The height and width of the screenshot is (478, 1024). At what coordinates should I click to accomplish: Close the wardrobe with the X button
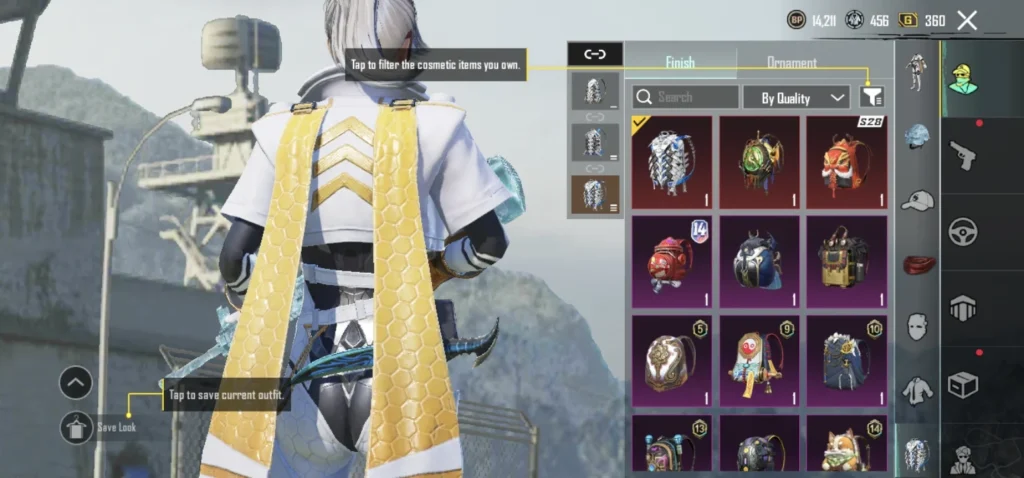point(967,20)
